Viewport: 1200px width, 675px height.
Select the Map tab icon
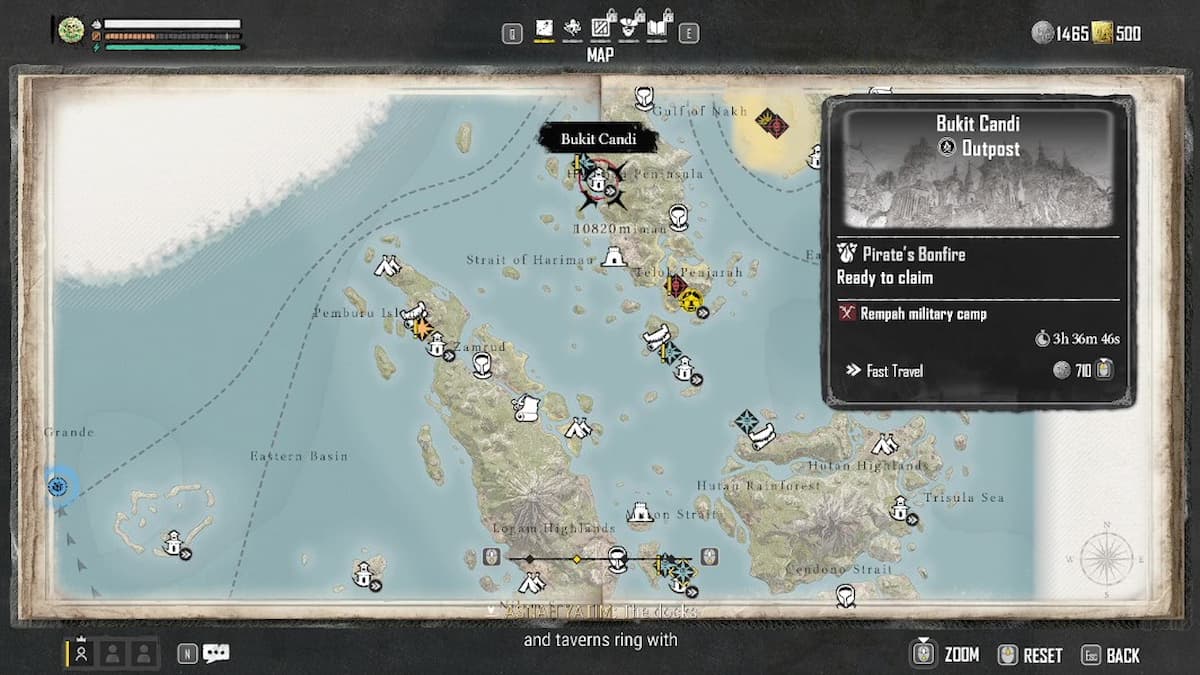[544, 30]
